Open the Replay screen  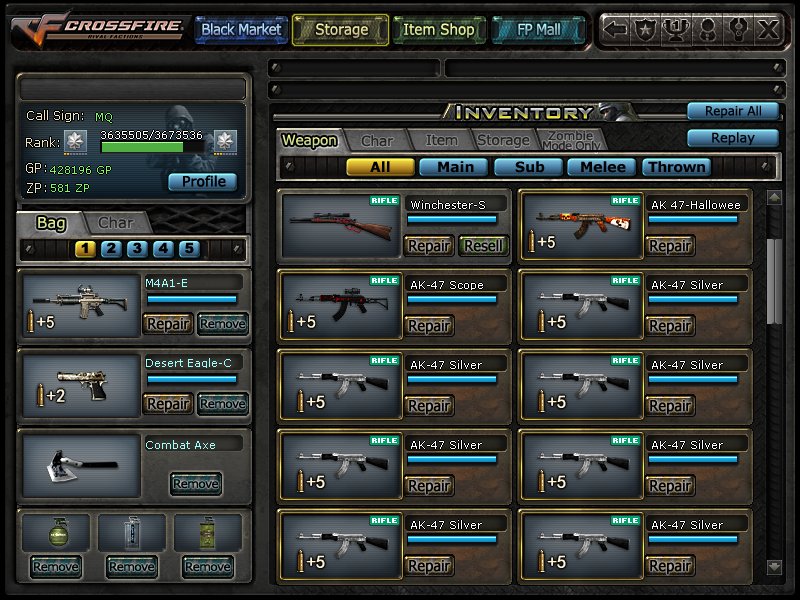click(x=732, y=138)
